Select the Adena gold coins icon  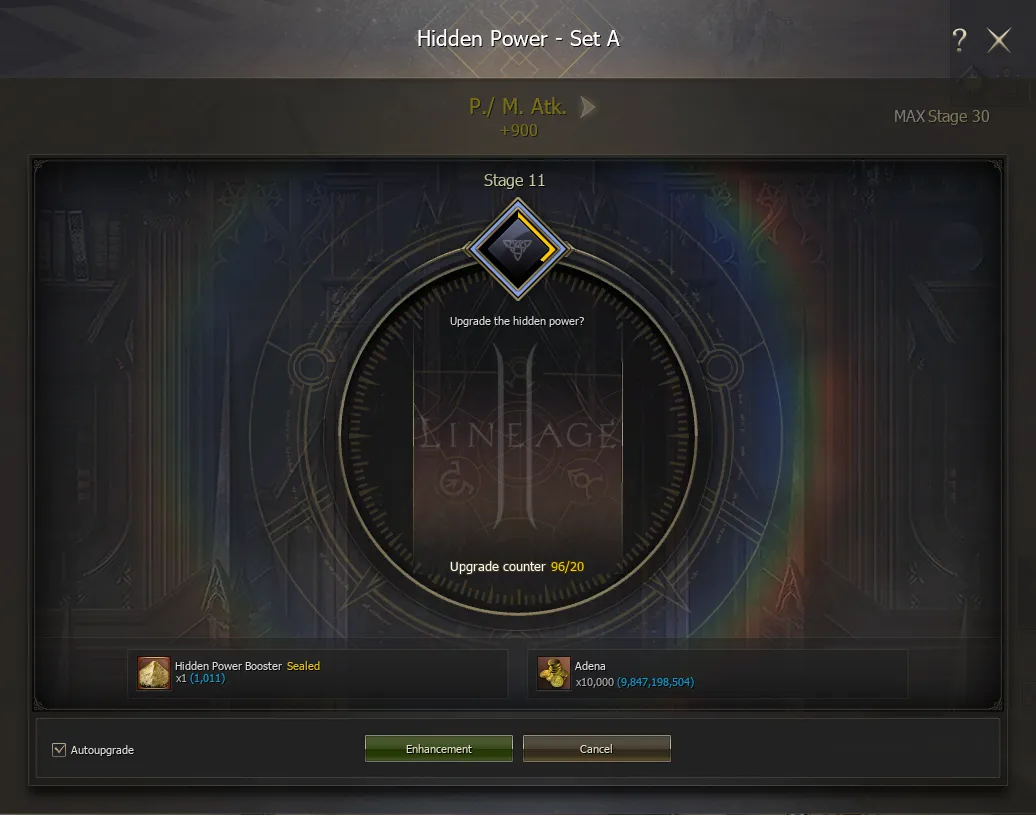[x=554, y=673]
